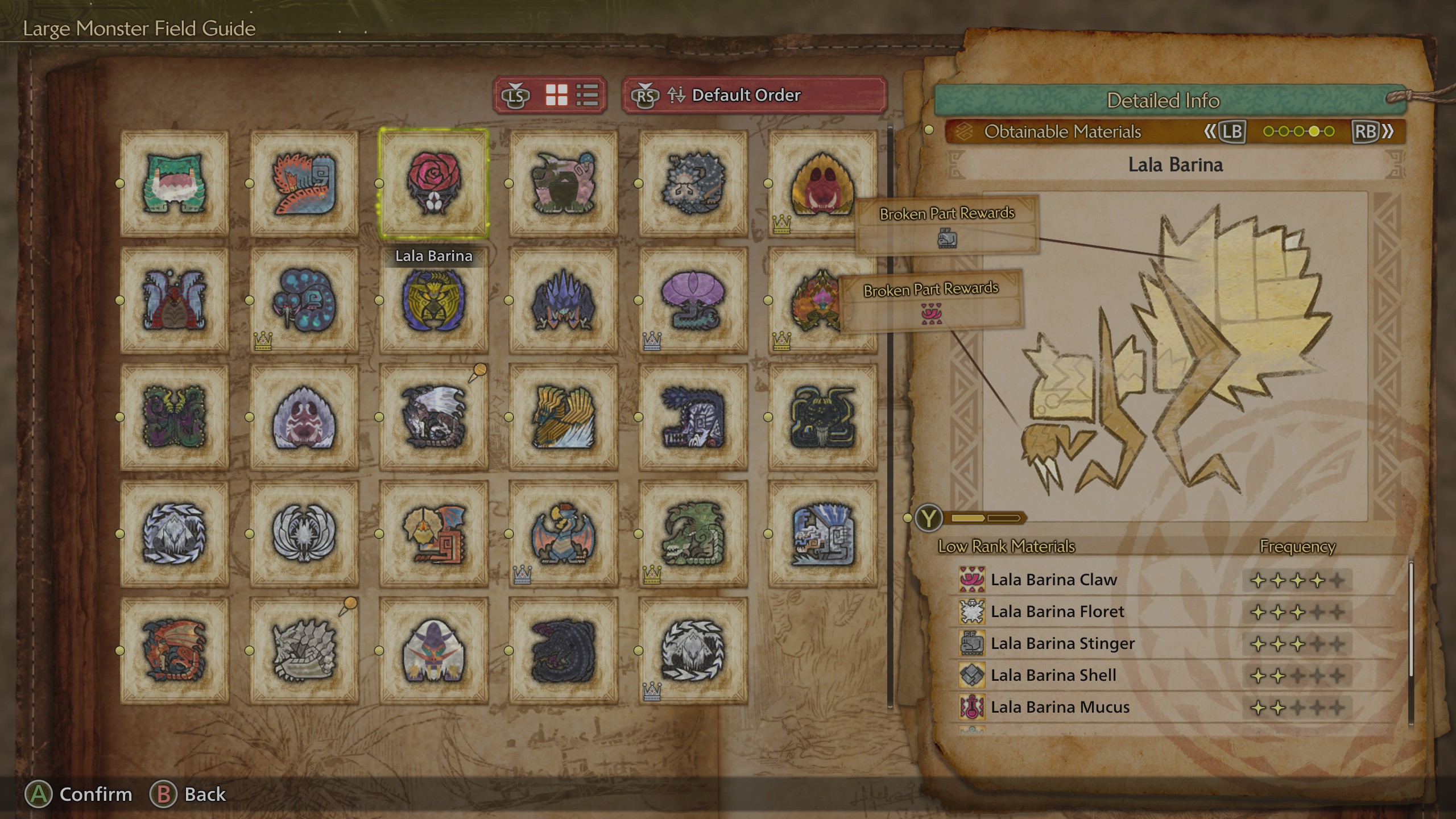Select the Chatacabra monster tile
This screenshot has height=819, width=1456.
pyautogui.click(x=175, y=183)
